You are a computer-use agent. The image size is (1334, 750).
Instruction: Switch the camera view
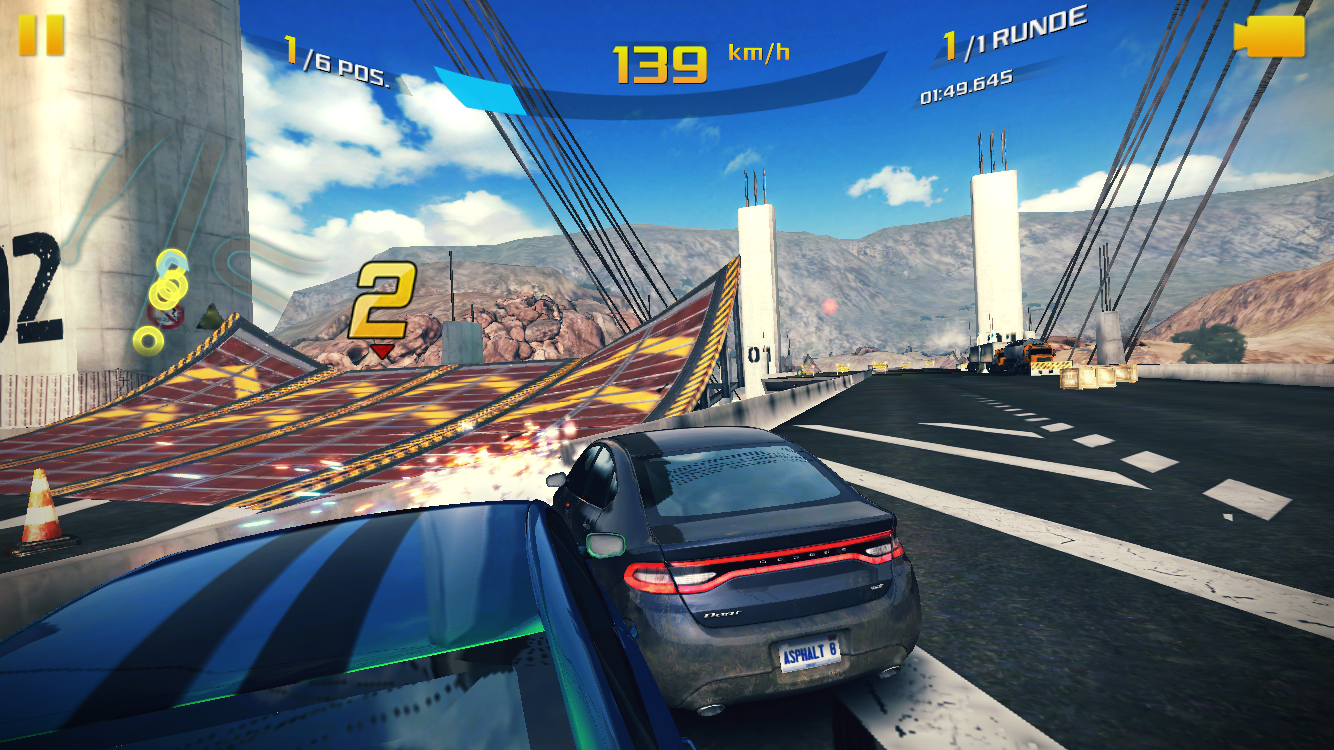[x=1270, y=37]
